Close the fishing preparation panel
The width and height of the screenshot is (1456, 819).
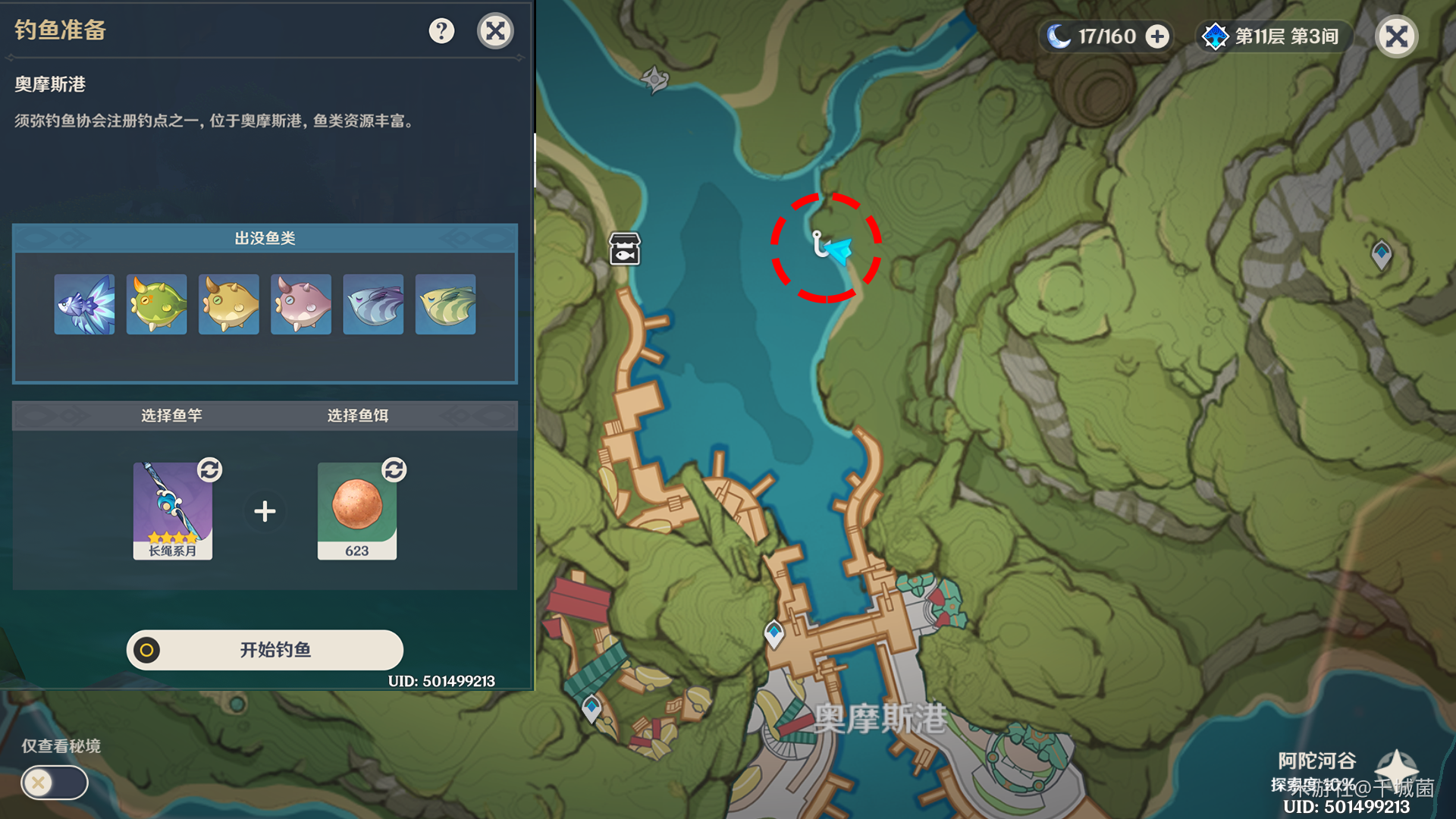click(495, 31)
